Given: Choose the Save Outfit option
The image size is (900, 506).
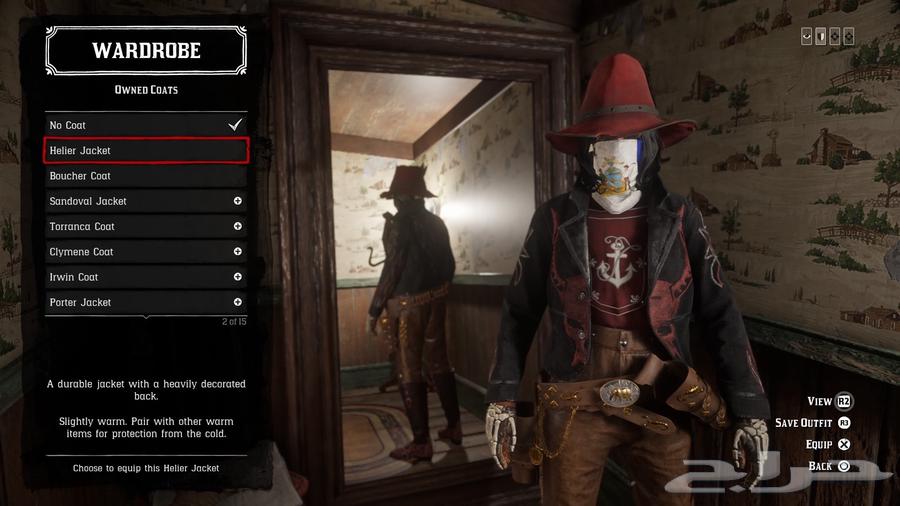Looking at the screenshot, I should [x=812, y=423].
